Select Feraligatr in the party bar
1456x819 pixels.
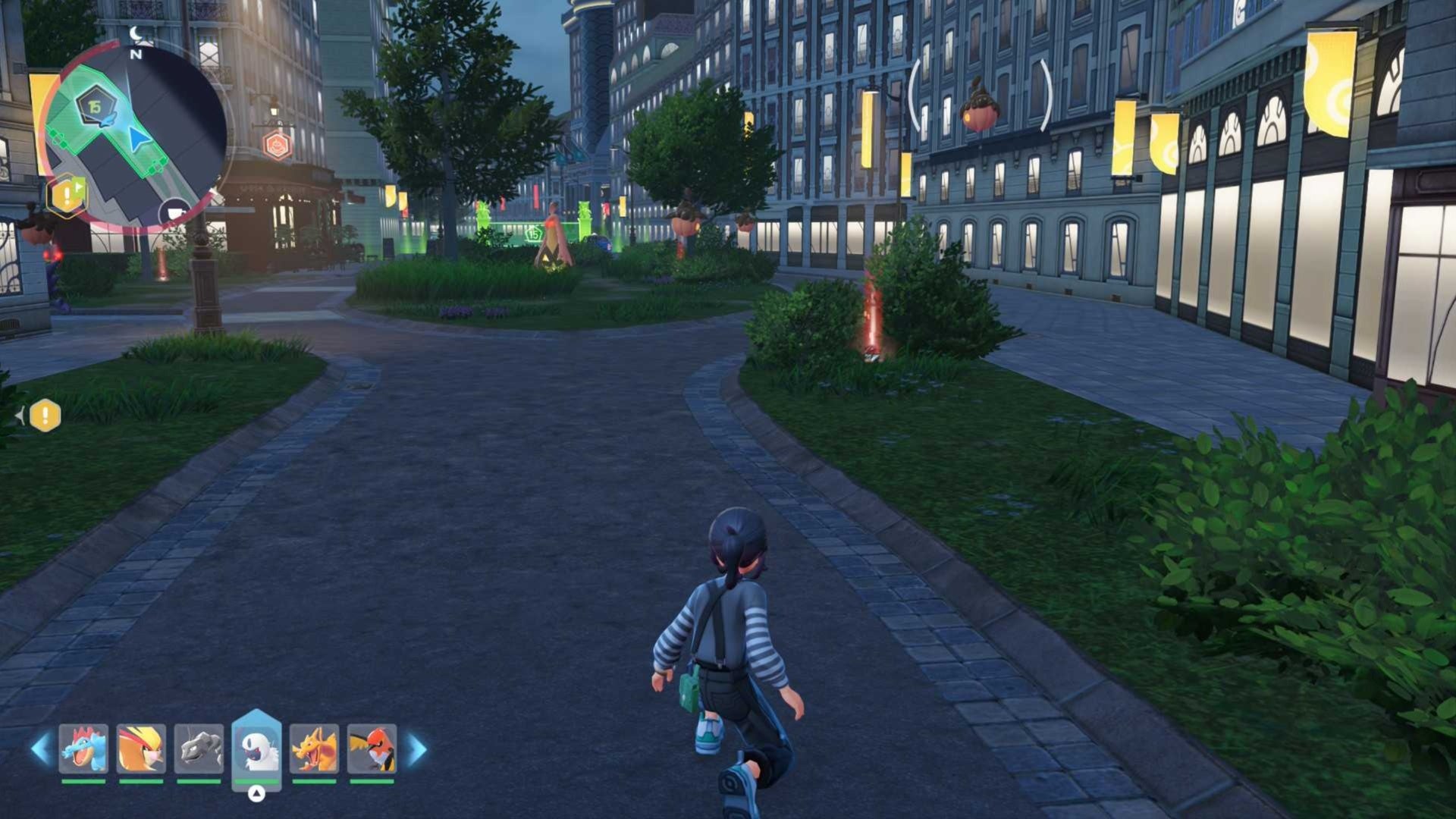pyautogui.click(x=83, y=748)
